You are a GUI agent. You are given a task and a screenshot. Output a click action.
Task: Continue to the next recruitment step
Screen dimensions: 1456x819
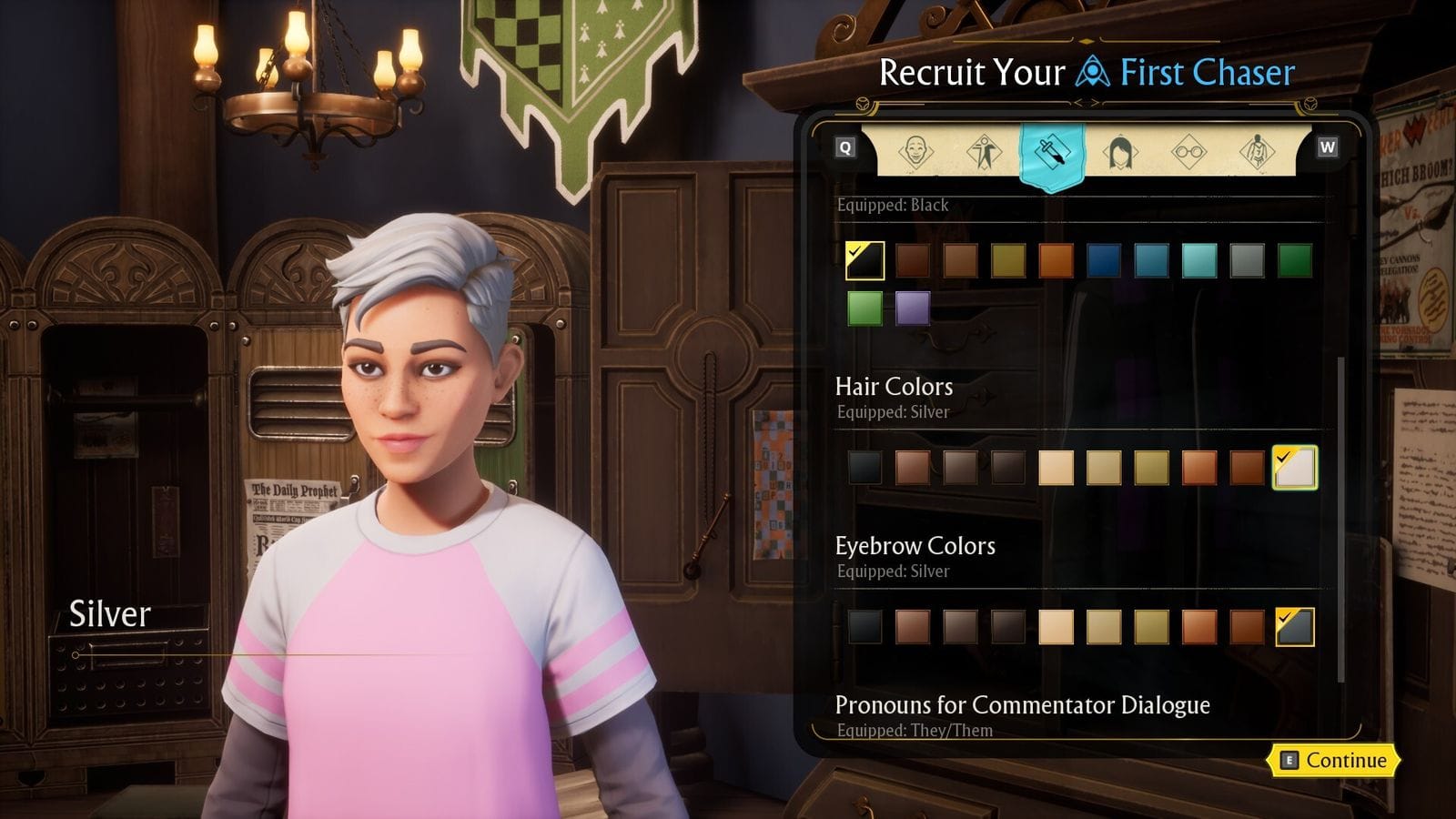point(1334,761)
